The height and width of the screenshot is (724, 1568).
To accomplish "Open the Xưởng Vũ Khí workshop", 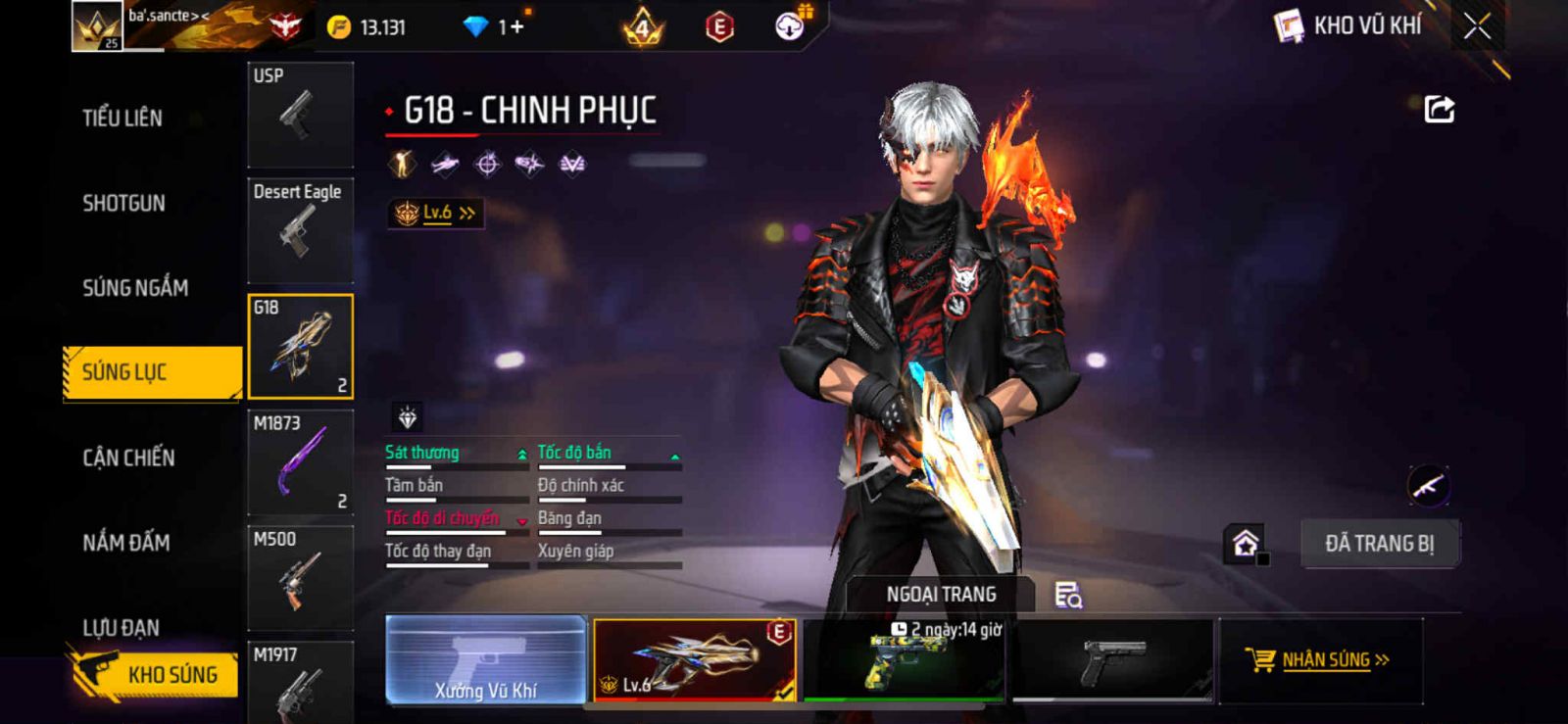I will coord(486,660).
